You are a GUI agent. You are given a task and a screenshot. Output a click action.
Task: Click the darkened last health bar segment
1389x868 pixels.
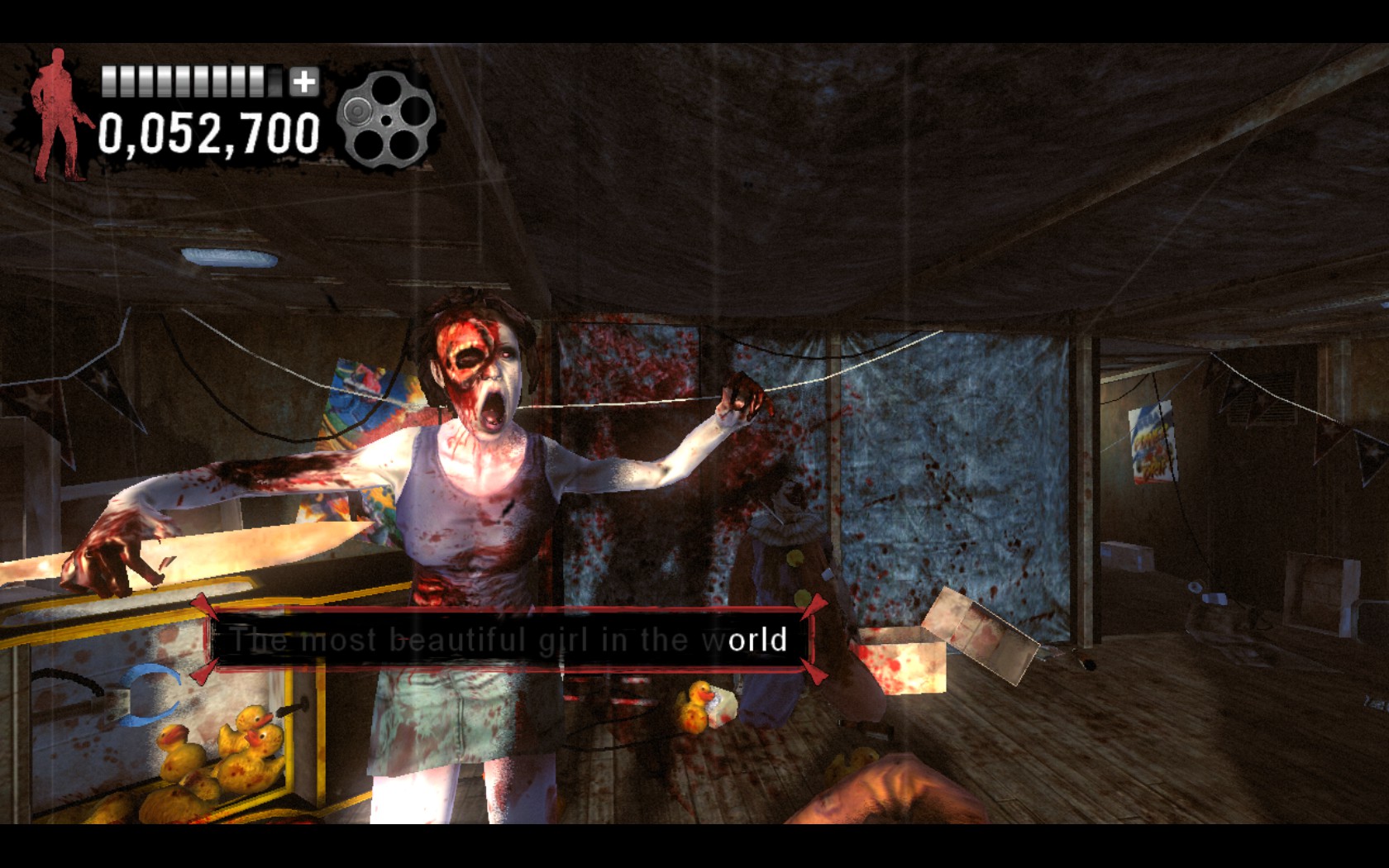pyautogui.click(x=274, y=83)
